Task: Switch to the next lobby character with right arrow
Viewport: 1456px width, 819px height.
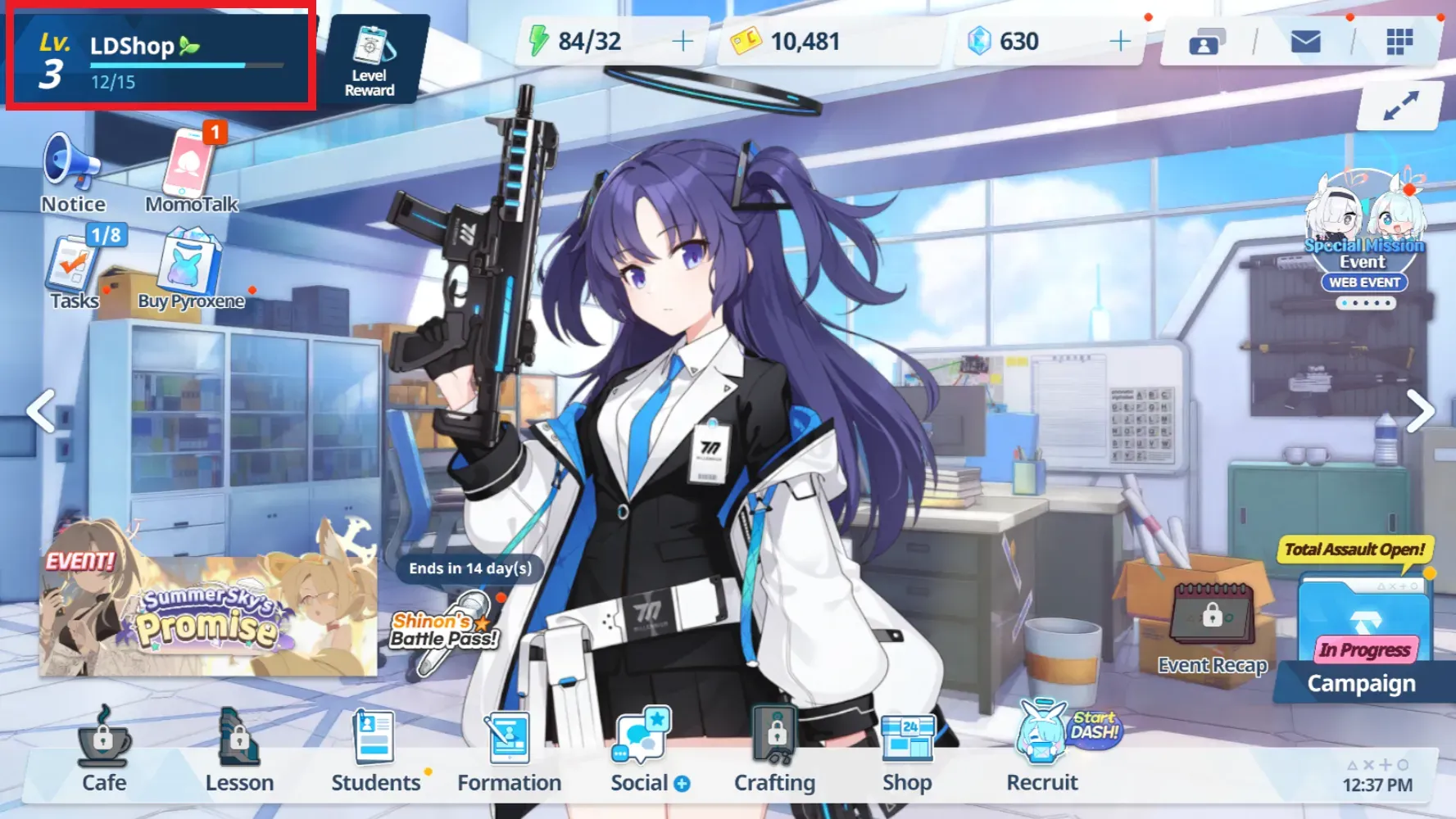Action: point(1420,411)
